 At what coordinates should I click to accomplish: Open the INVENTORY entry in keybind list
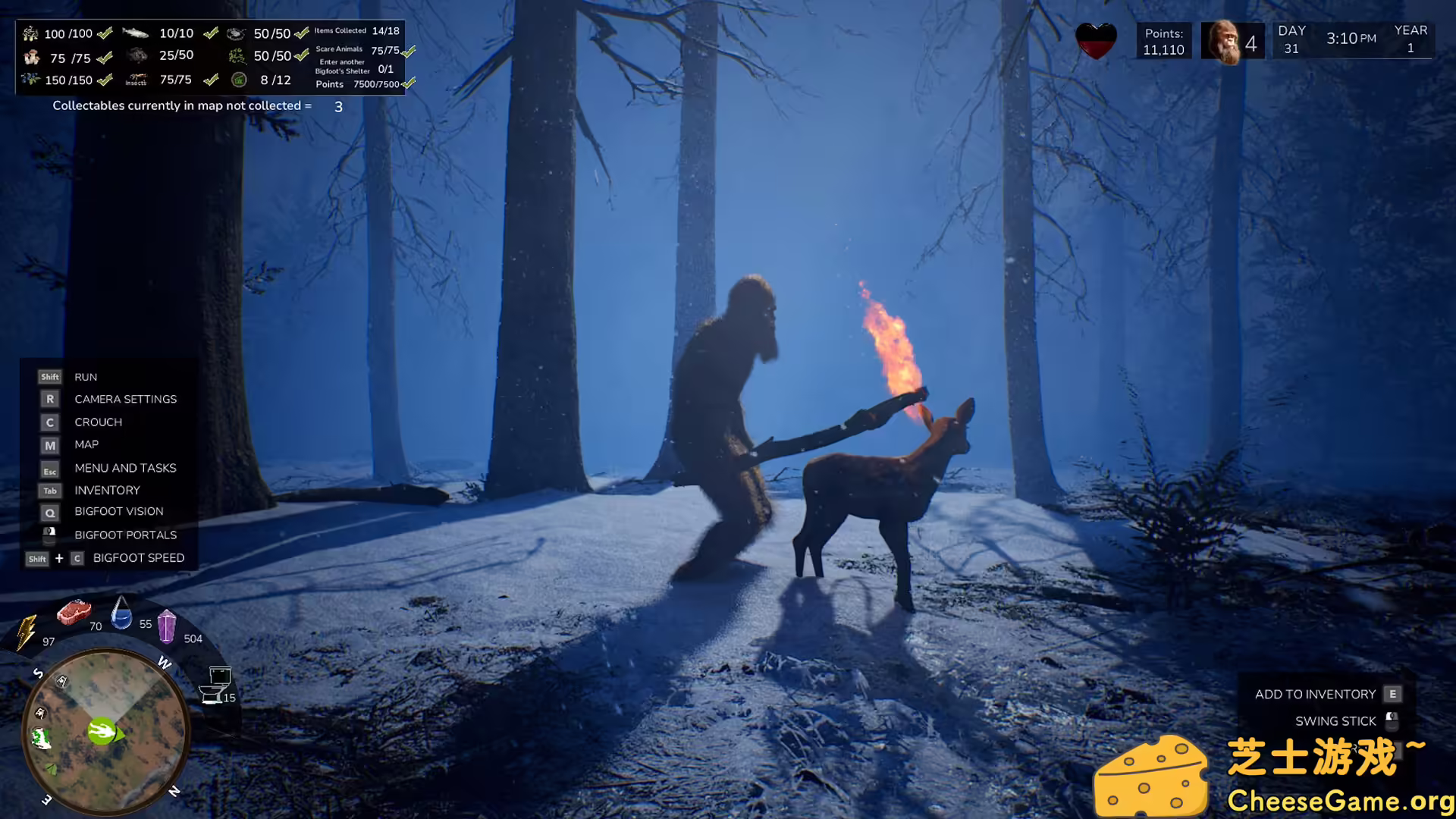[107, 490]
